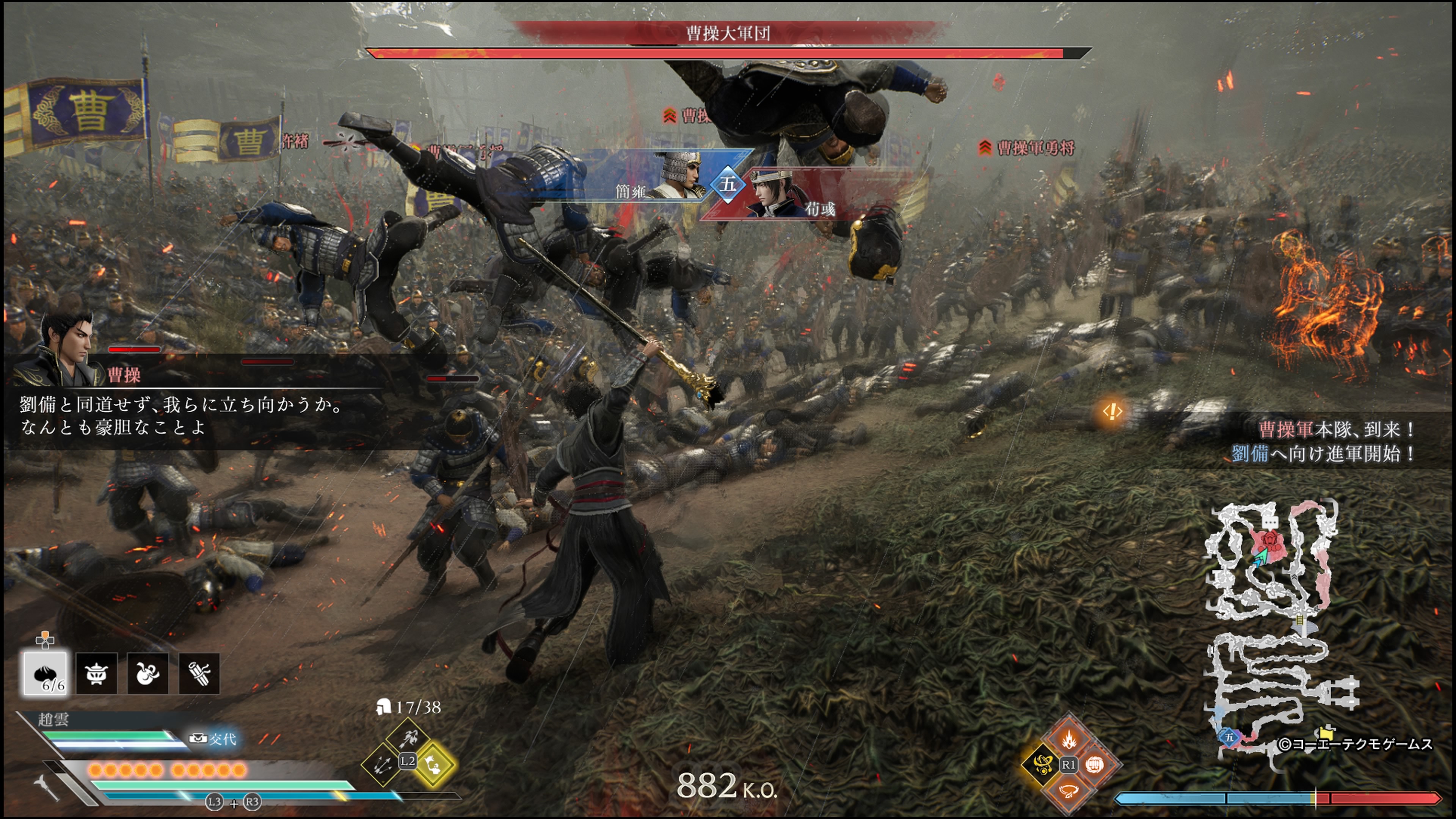This screenshot has width=1456, height=819.
Task: Click the speech bubble marker on minimap
Action: 1271,522
